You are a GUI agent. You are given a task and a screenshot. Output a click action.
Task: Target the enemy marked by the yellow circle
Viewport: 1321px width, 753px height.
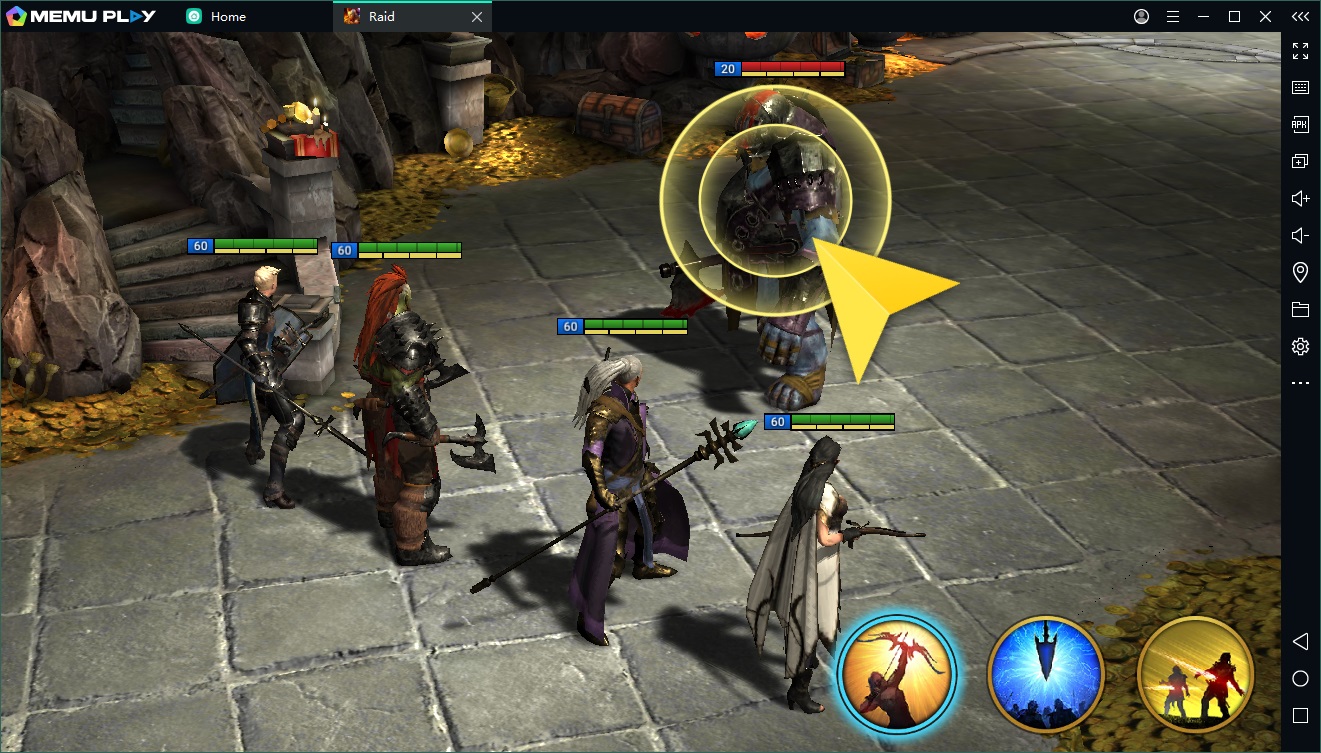pos(774,207)
